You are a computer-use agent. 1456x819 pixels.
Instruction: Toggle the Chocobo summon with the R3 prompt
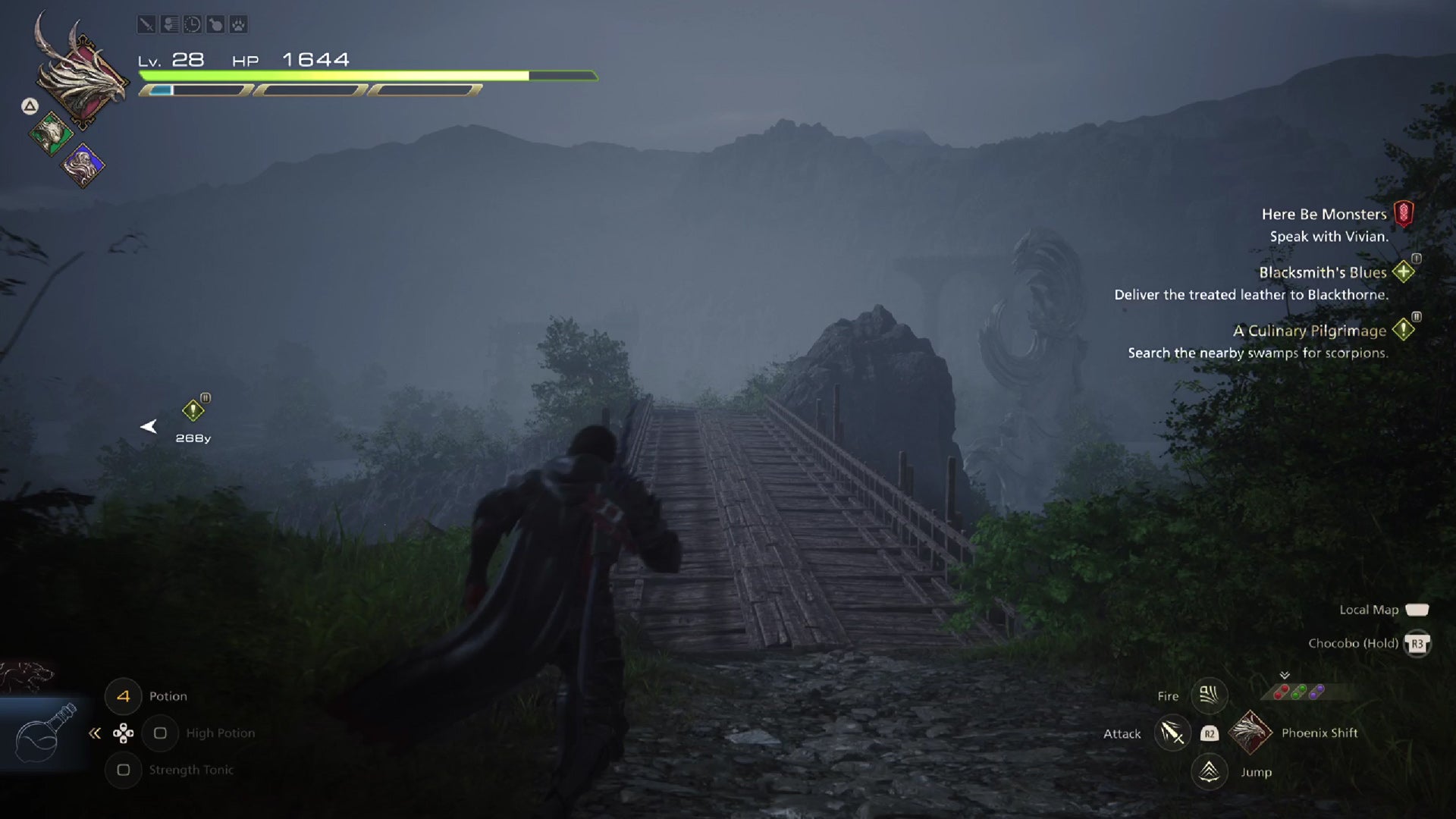click(1417, 644)
